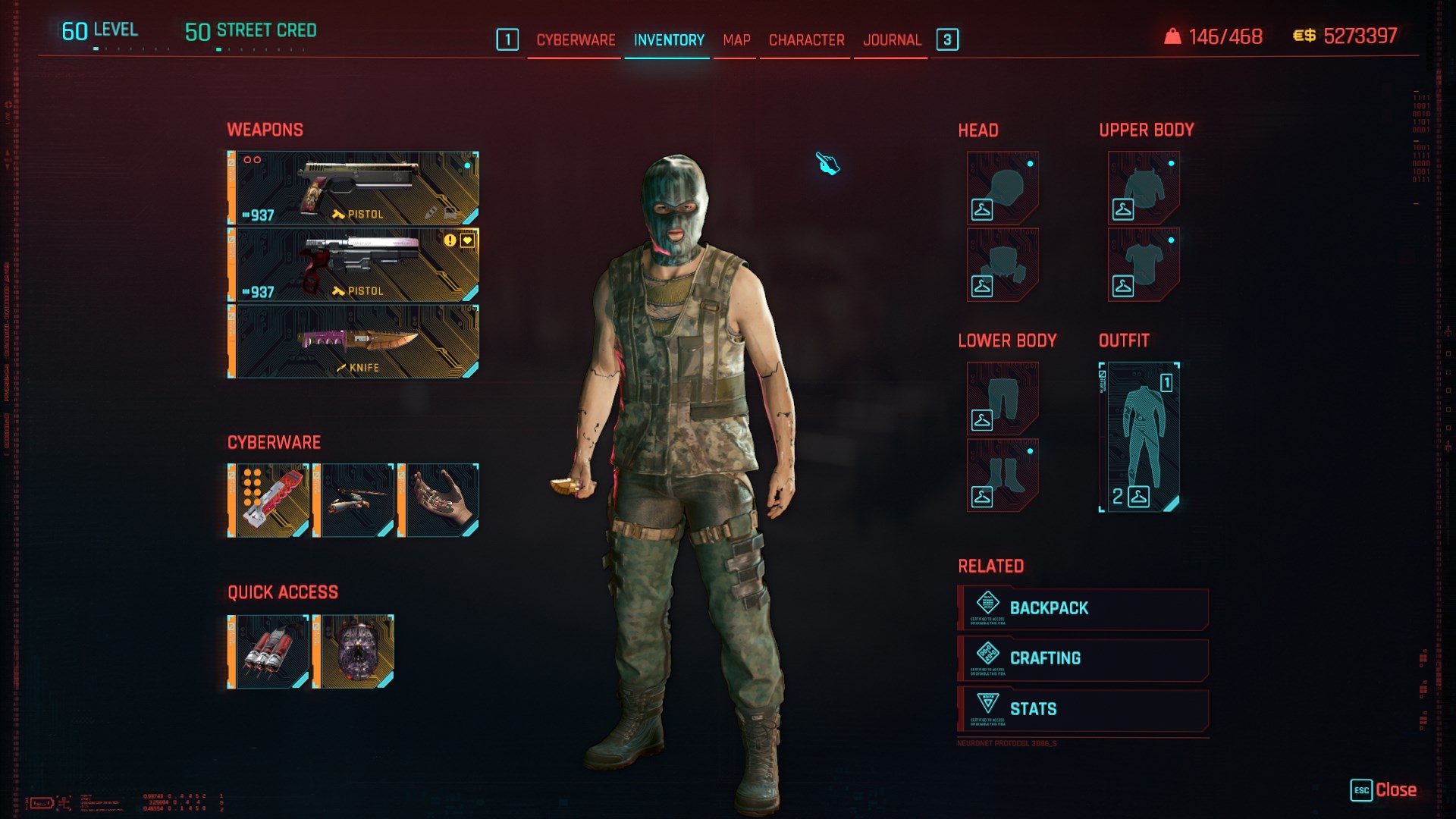The height and width of the screenshot is (819, 1456).
Task: Open the Crafting menu
Action: pos(1083,659)
